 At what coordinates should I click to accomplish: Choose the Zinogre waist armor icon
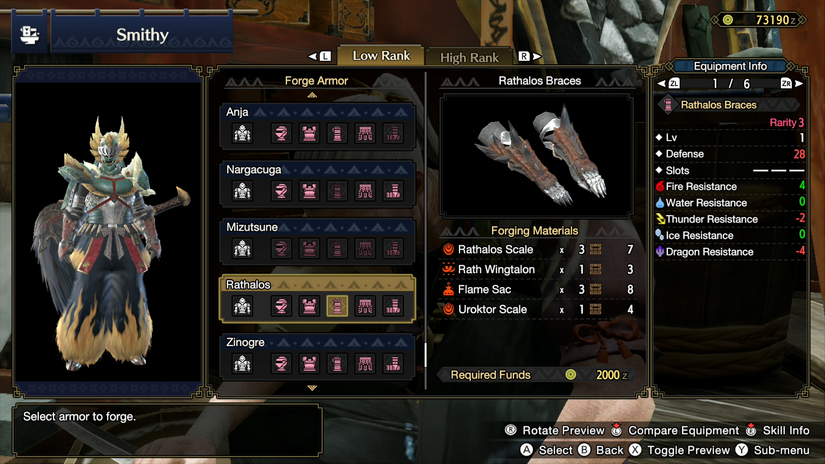tap(365, 364)
